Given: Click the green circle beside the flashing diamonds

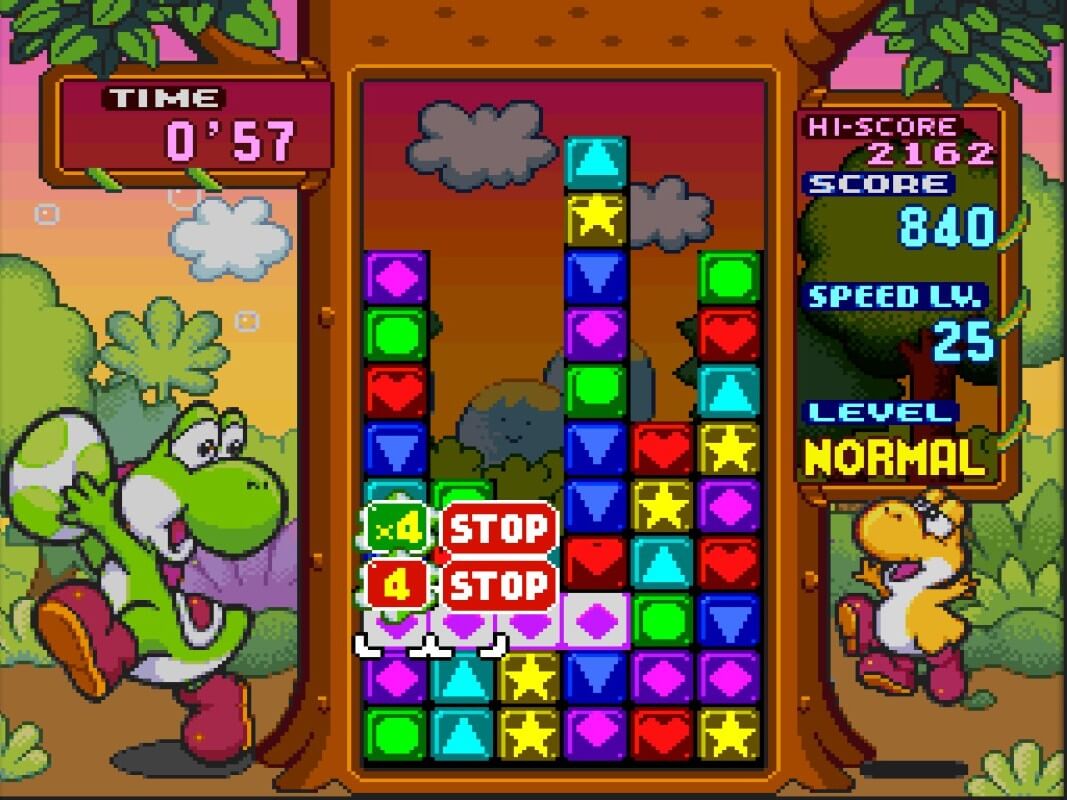Looking at the screenshot, I should [x=662, y=620].
